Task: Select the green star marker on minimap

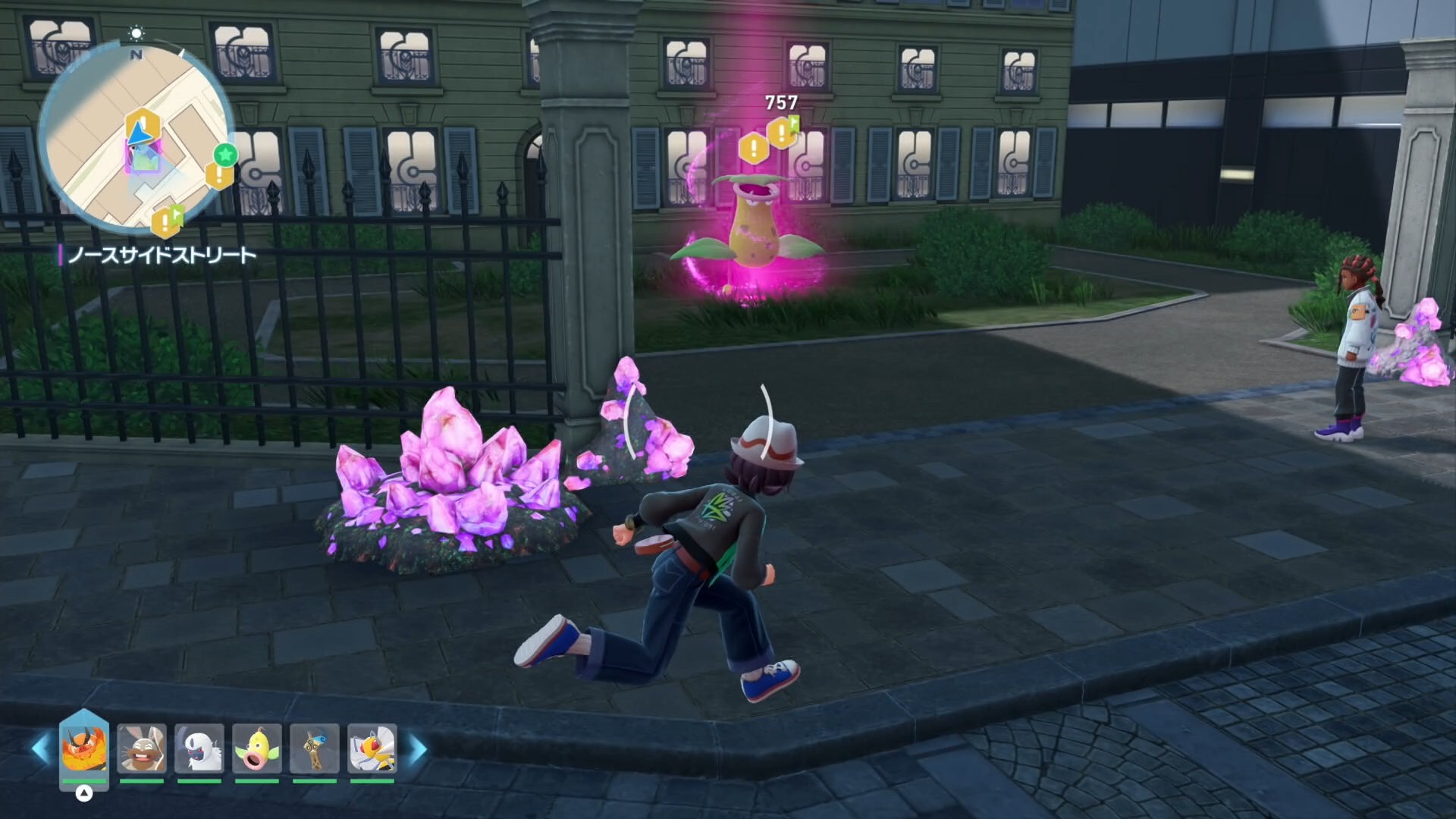Action: click(225, 155)
